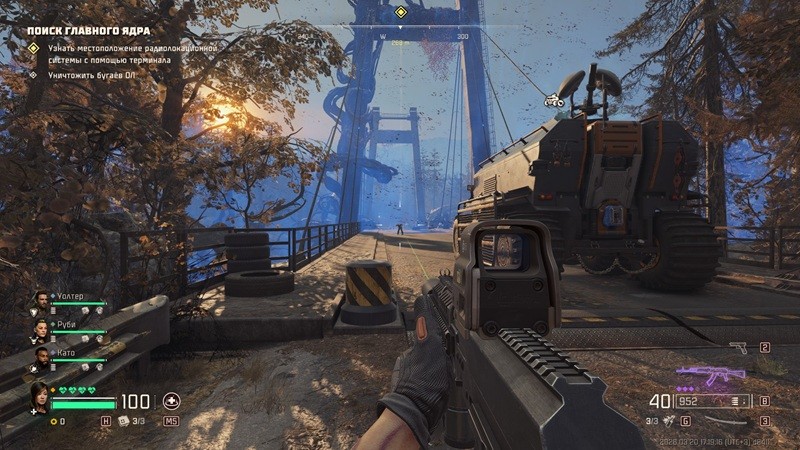Viewport: 800px width, 450px height.
Task: Click the objective diamond marker on the compass
Action: point(400,12)
